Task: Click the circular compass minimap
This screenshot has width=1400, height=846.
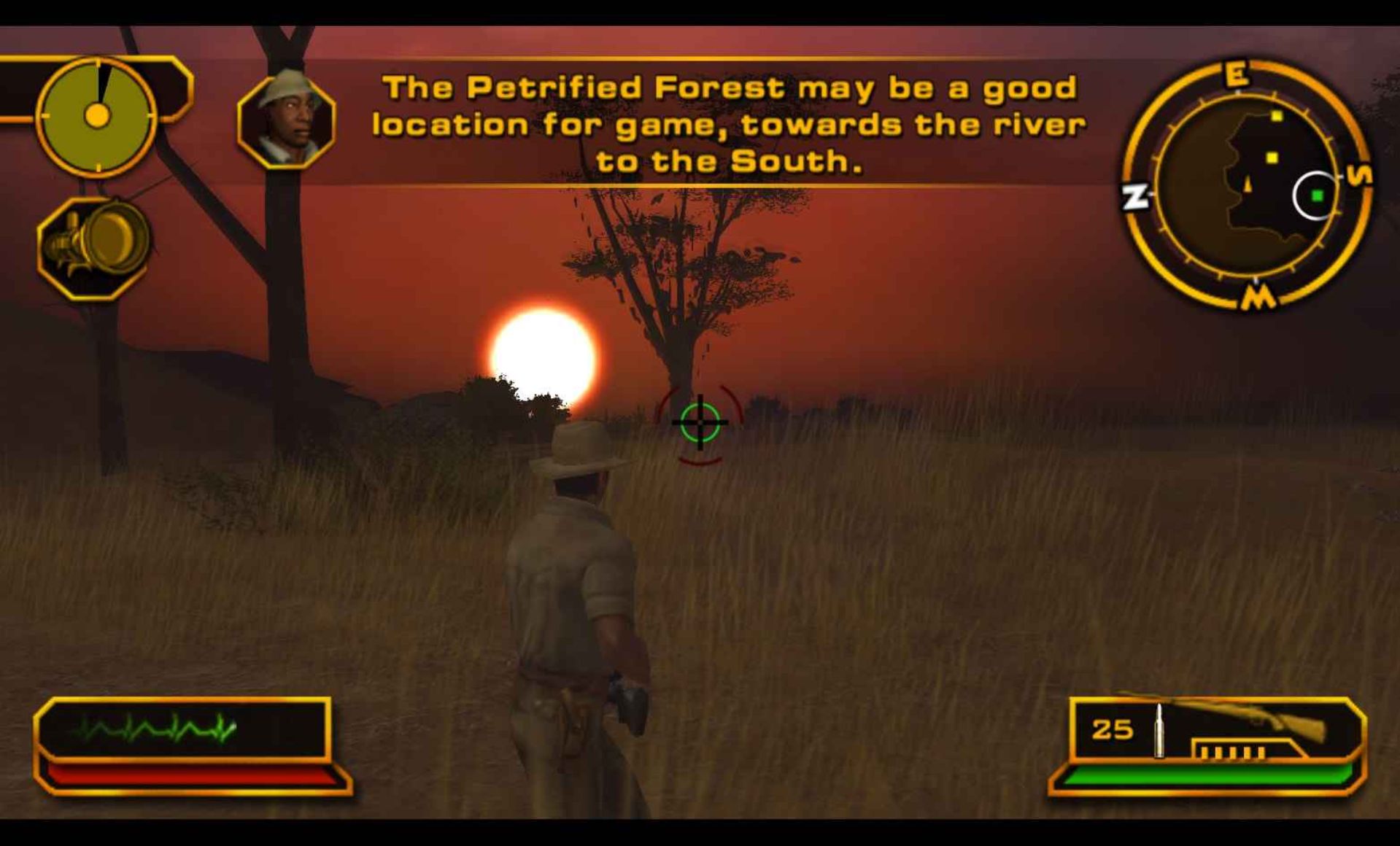Action: click(x=1247, y=186)
